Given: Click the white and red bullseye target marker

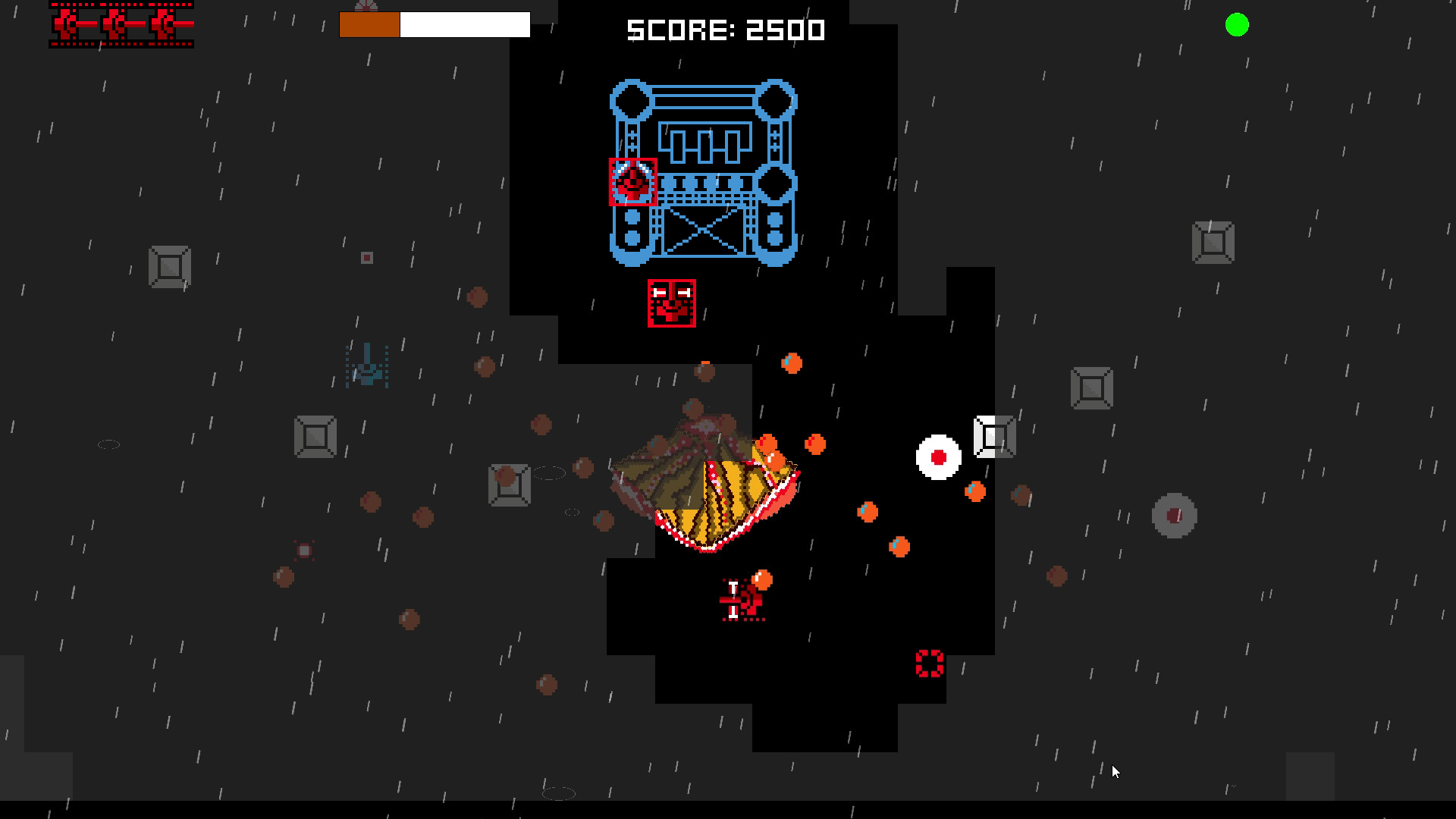Looking at the screenshot, I should (x=938, y=457).
